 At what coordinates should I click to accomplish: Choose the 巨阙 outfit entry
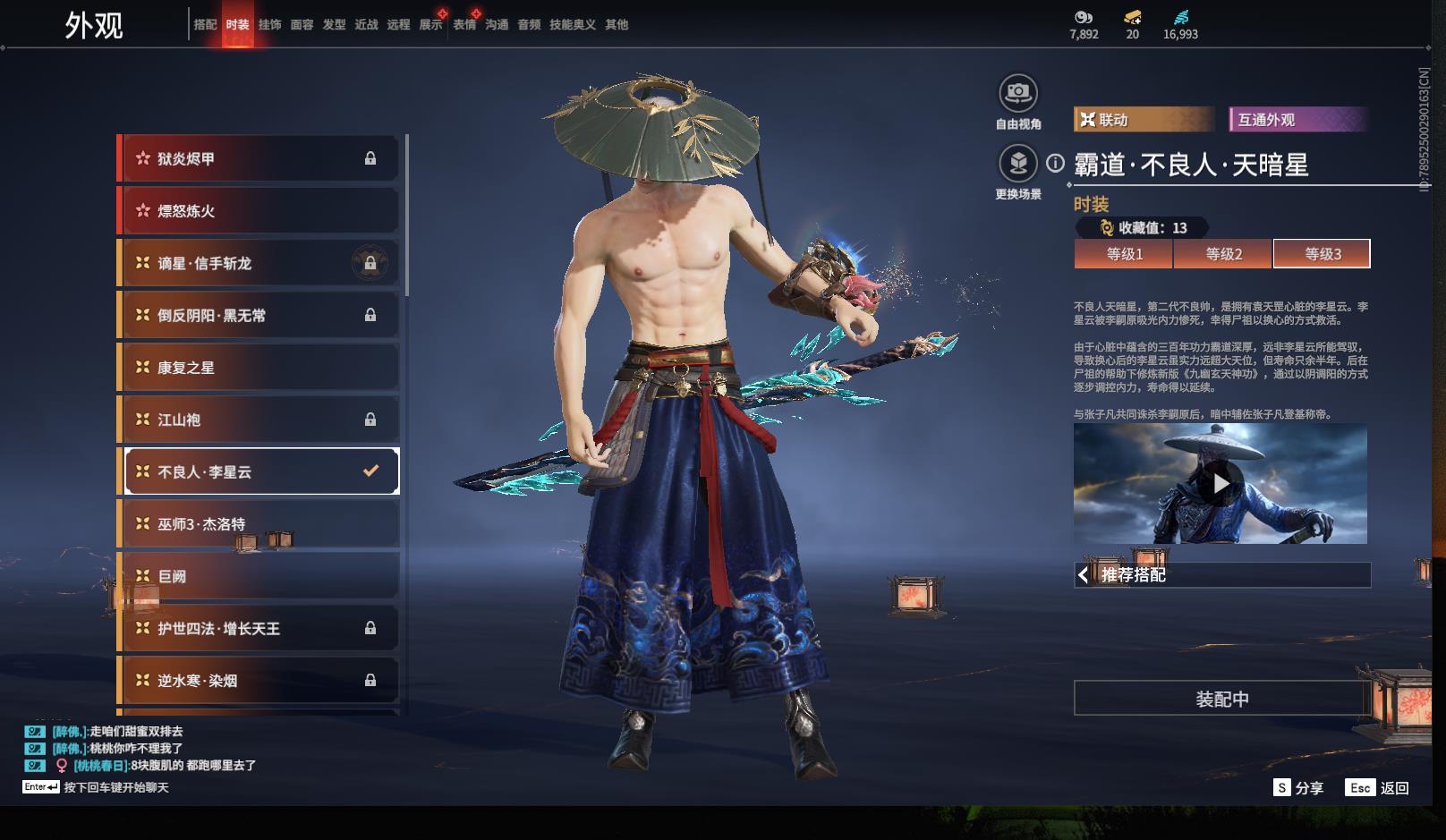(259, 576)
